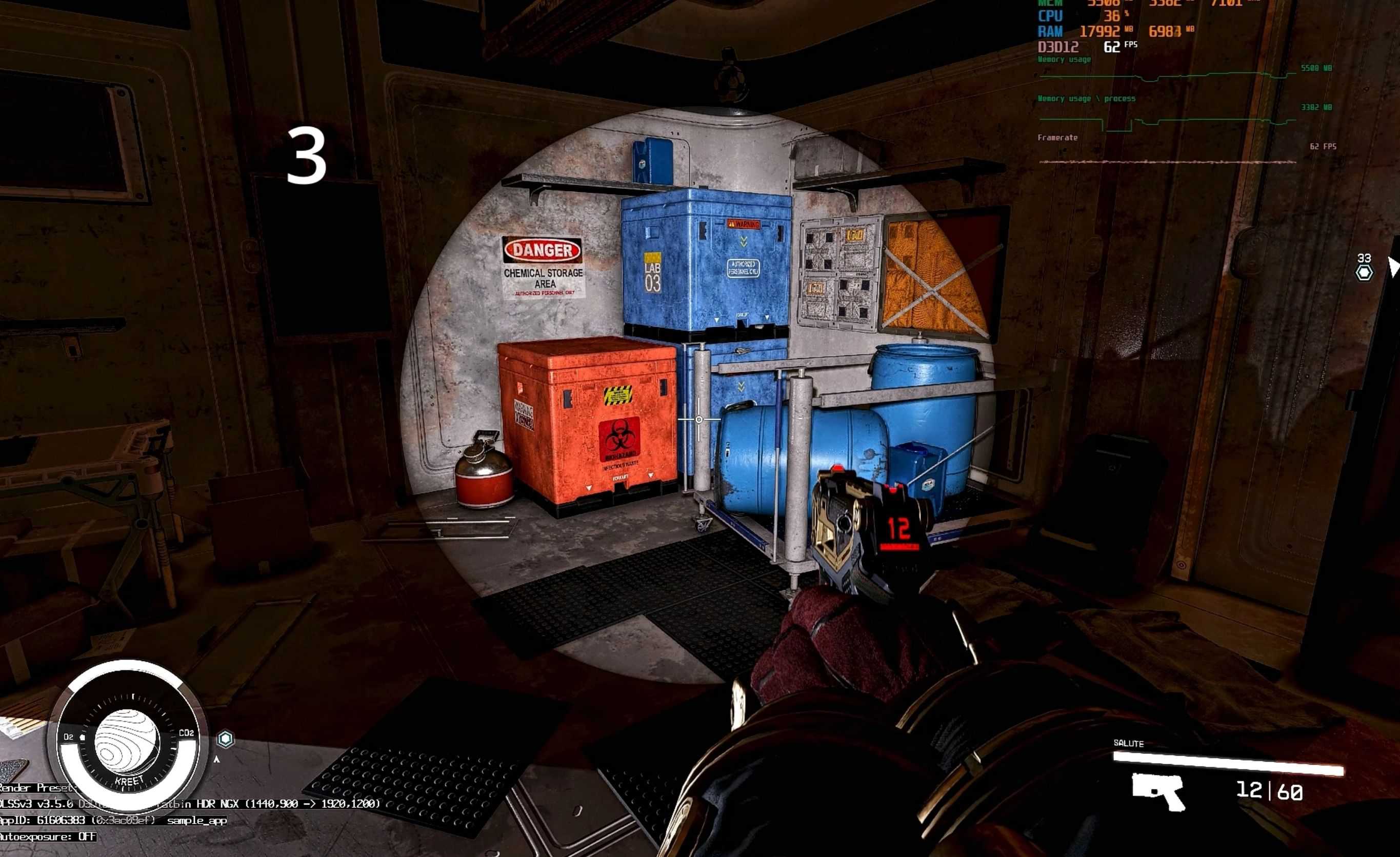
Task: Click the hexagon marker beside the compass
Action: 226,739
